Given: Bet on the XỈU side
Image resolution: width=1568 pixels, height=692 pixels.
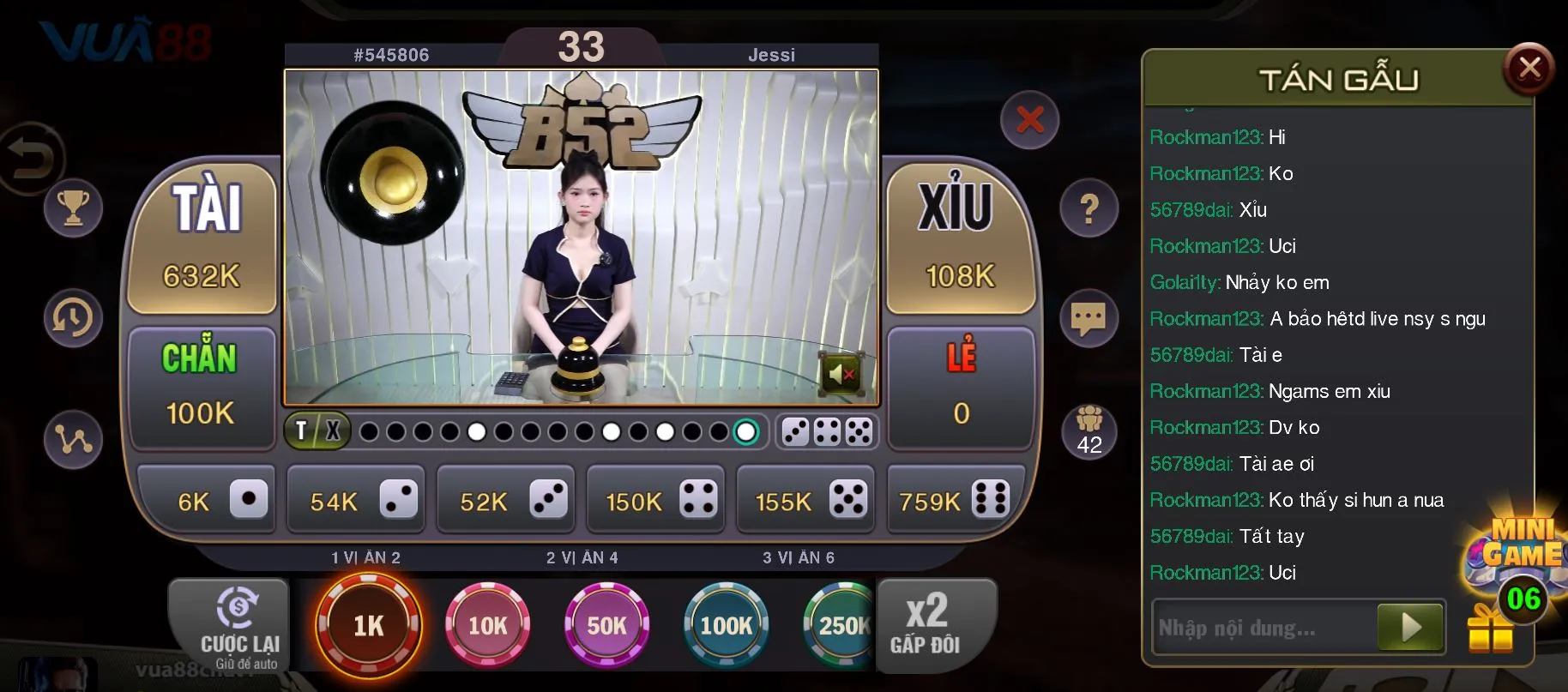Looking at the screenshot, I should [960, 240].
